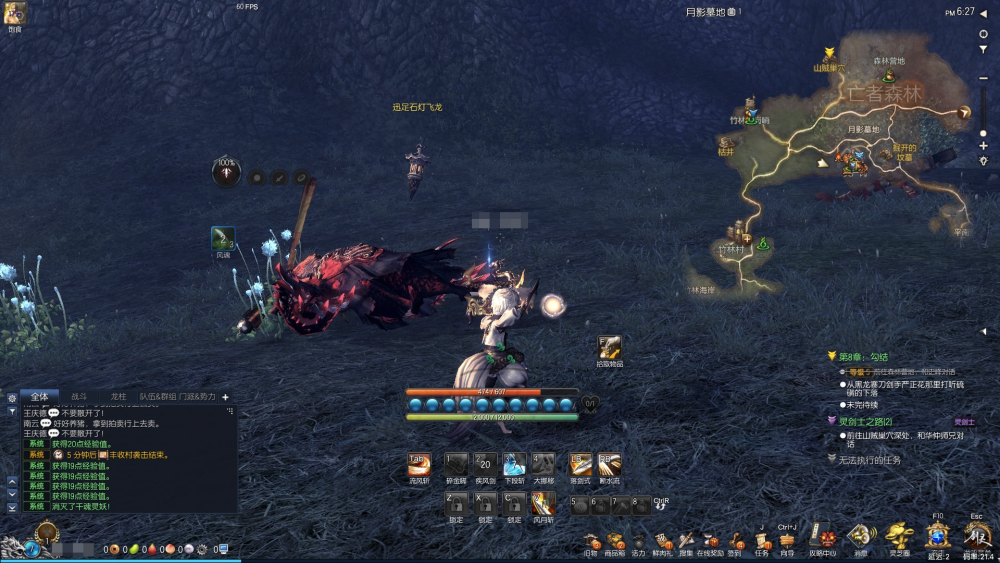Select the 队伍&群组 chat tab
The image size is (1000, 563).
[x=158, y=397]
